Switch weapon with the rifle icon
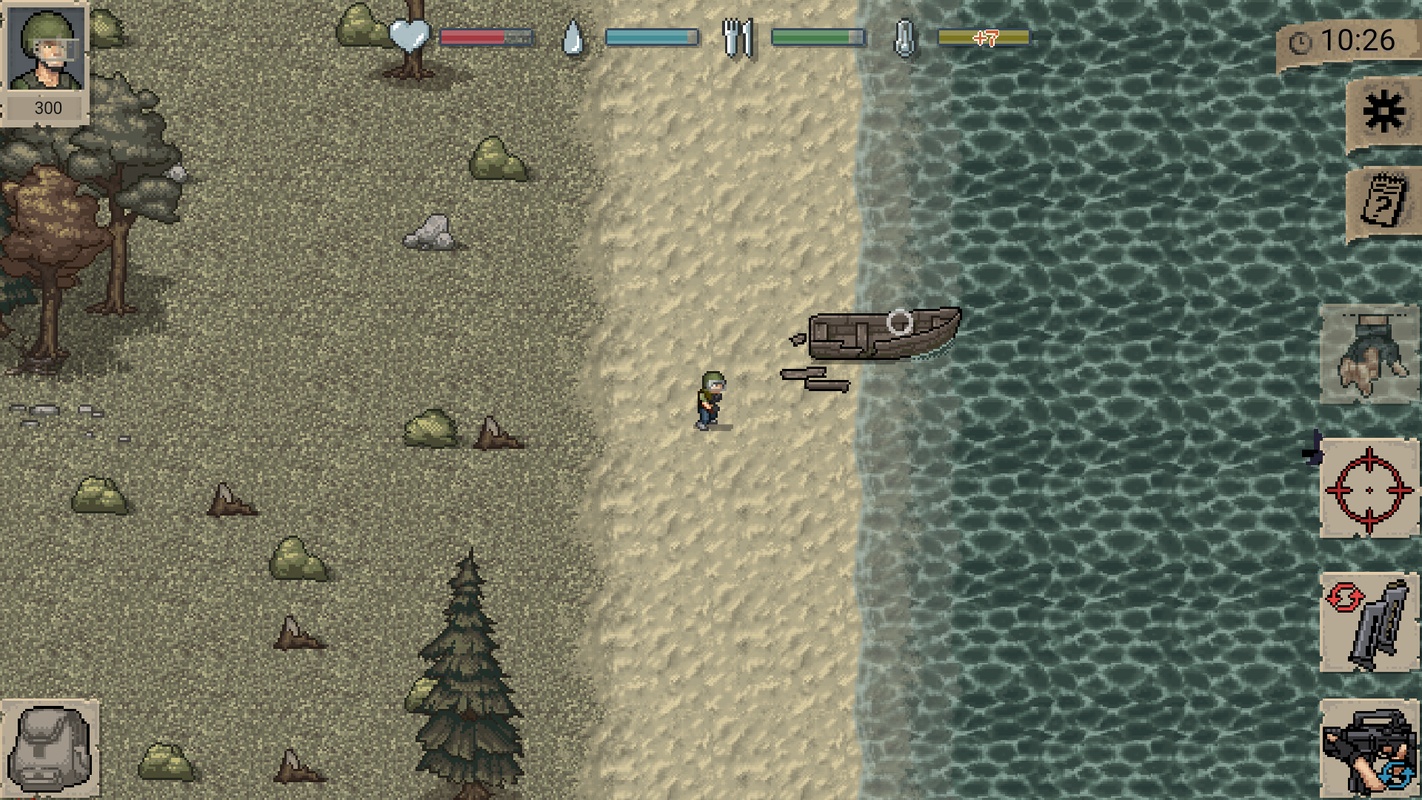The image size is (1422, 800). point(1369,750)
